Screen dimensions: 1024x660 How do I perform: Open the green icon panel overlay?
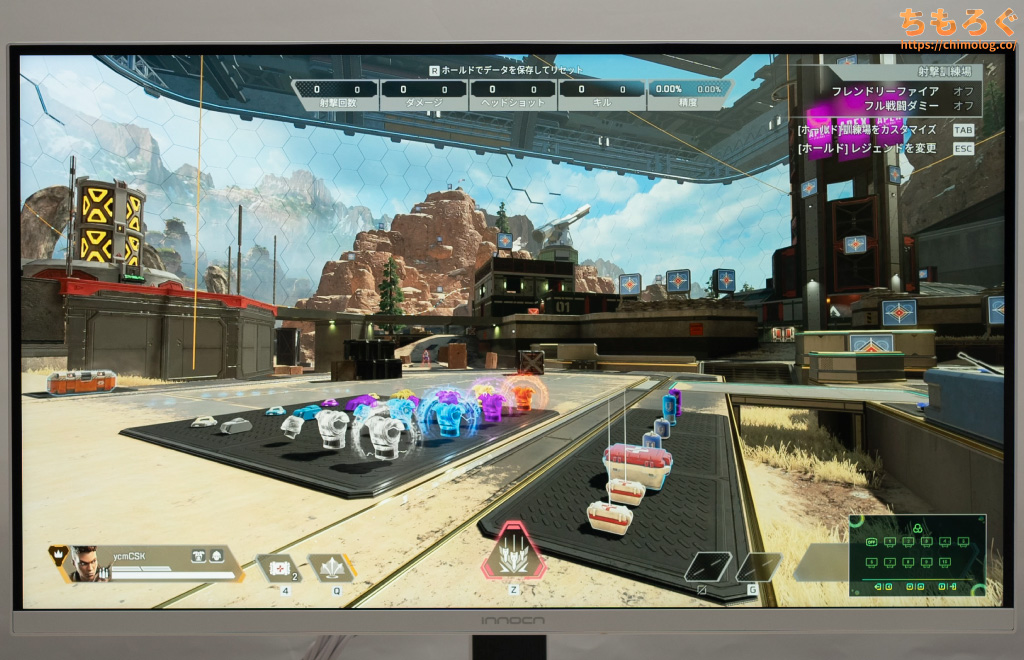917,555
